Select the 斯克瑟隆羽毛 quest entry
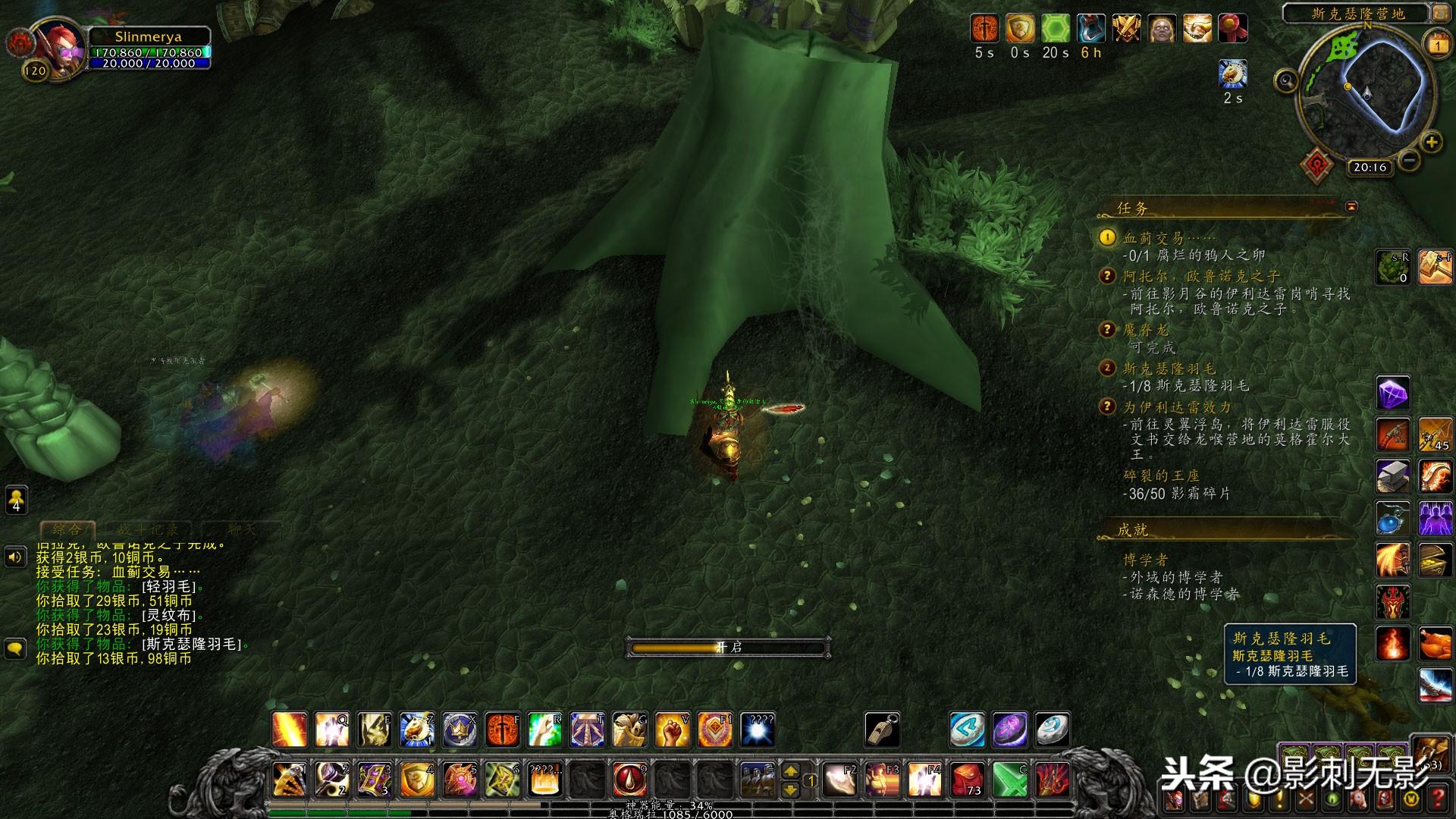 (1169, 369)
